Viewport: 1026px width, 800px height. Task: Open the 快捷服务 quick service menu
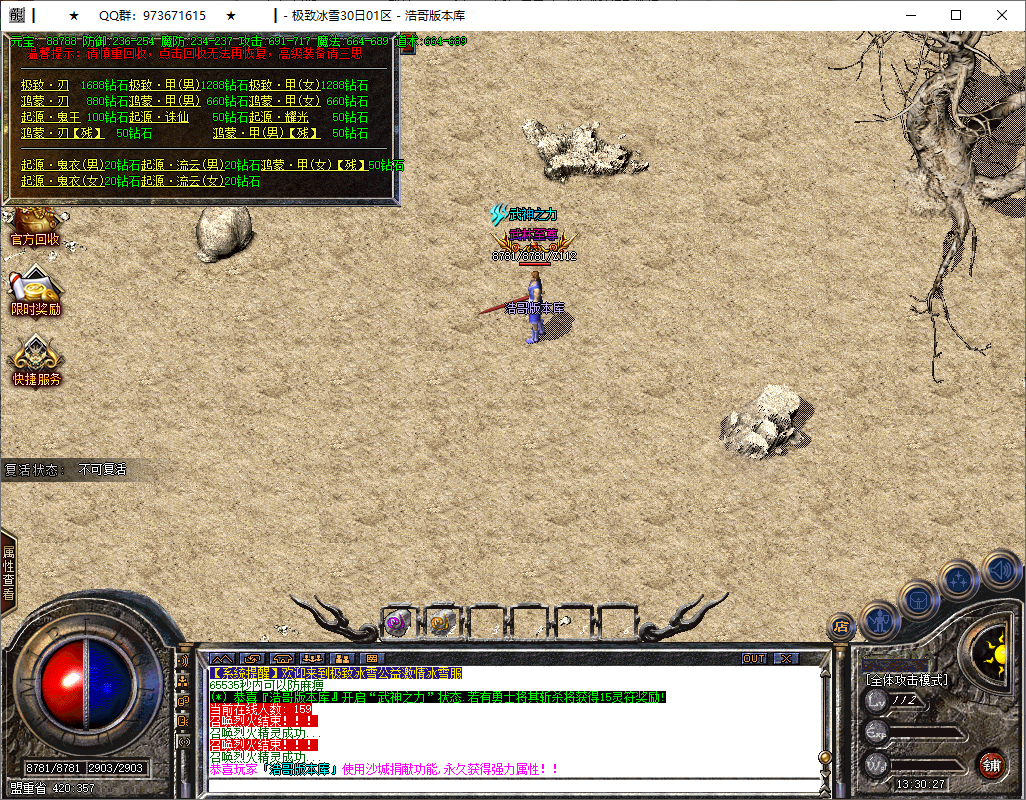click(36, 362)
